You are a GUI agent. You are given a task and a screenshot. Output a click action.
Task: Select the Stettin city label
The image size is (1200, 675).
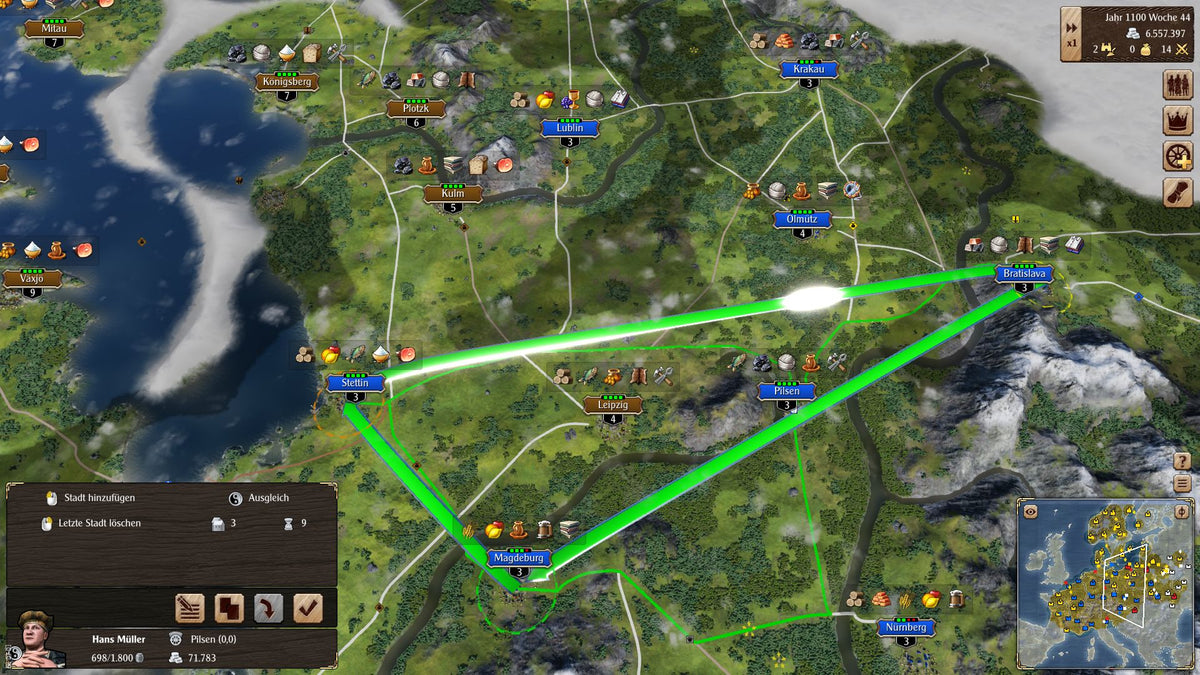pyautogui.click(x=355, y=382)
